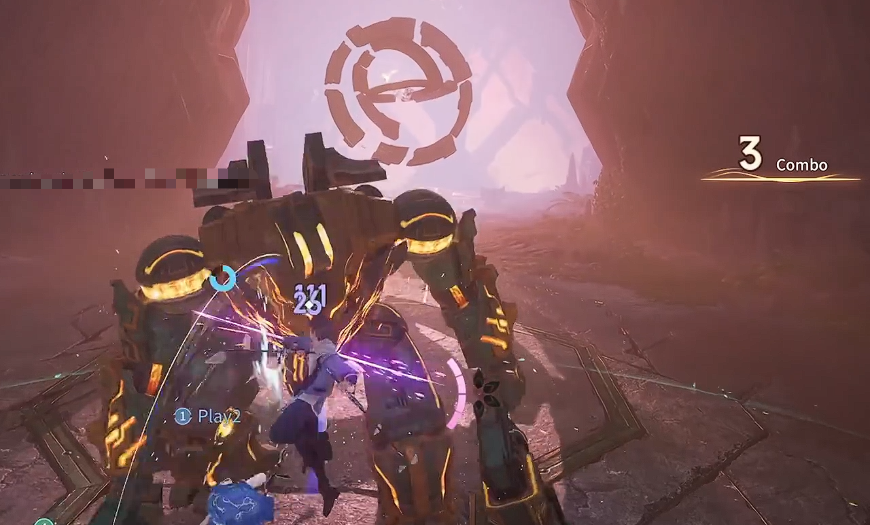Image resolution: width=870 pixels, height=525 pixels.
Task: Click the blue lock-on target ring
Action: coord(223,278)
